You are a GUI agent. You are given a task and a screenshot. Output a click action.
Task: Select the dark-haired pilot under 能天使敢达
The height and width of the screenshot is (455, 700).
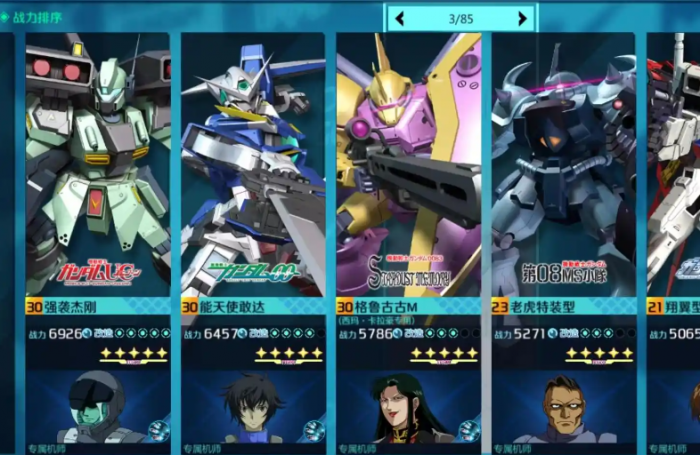pyautogui.click(x=253, y=408)
